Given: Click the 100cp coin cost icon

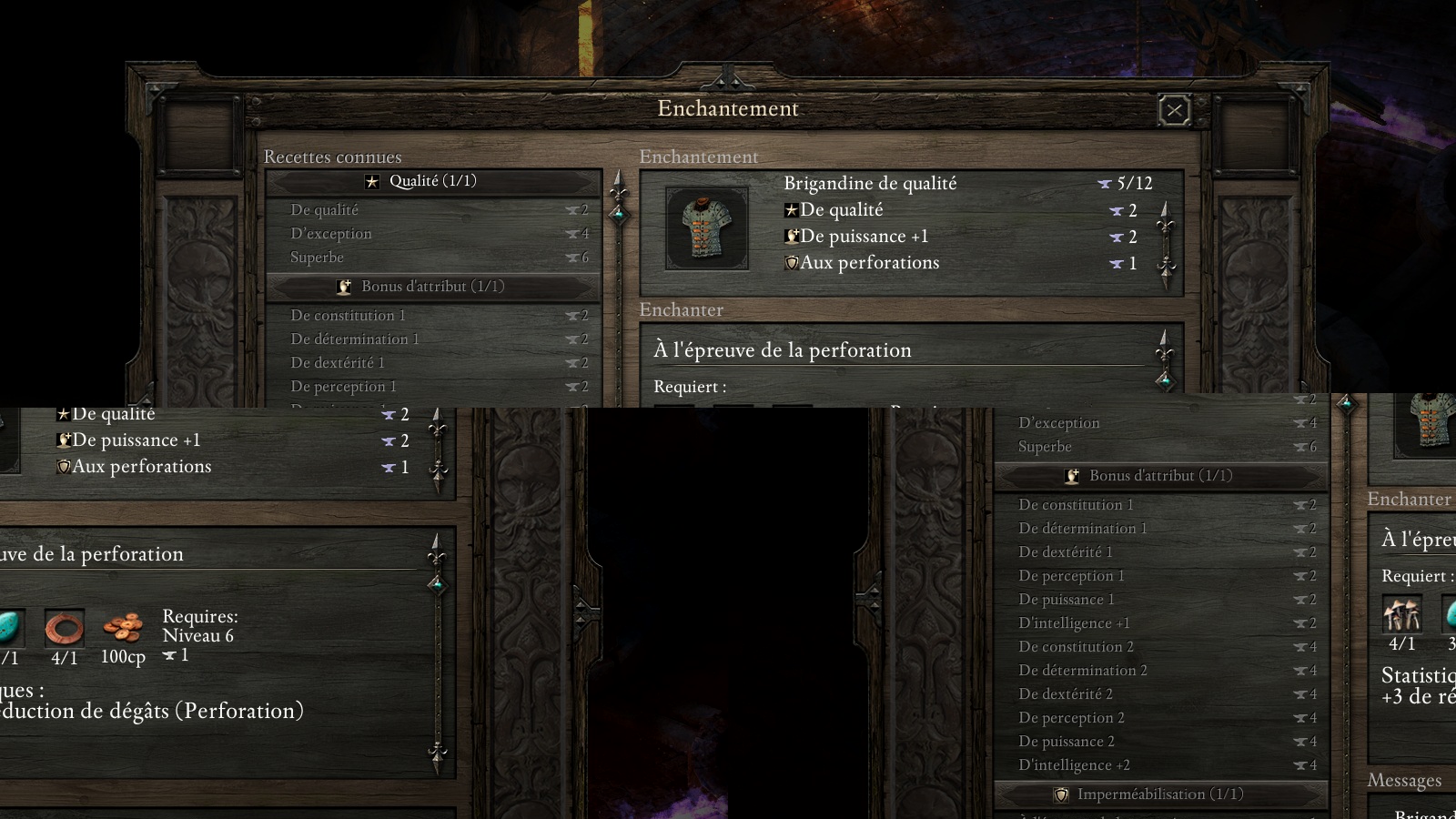Looking at the screenshot, I should [123, 628].
